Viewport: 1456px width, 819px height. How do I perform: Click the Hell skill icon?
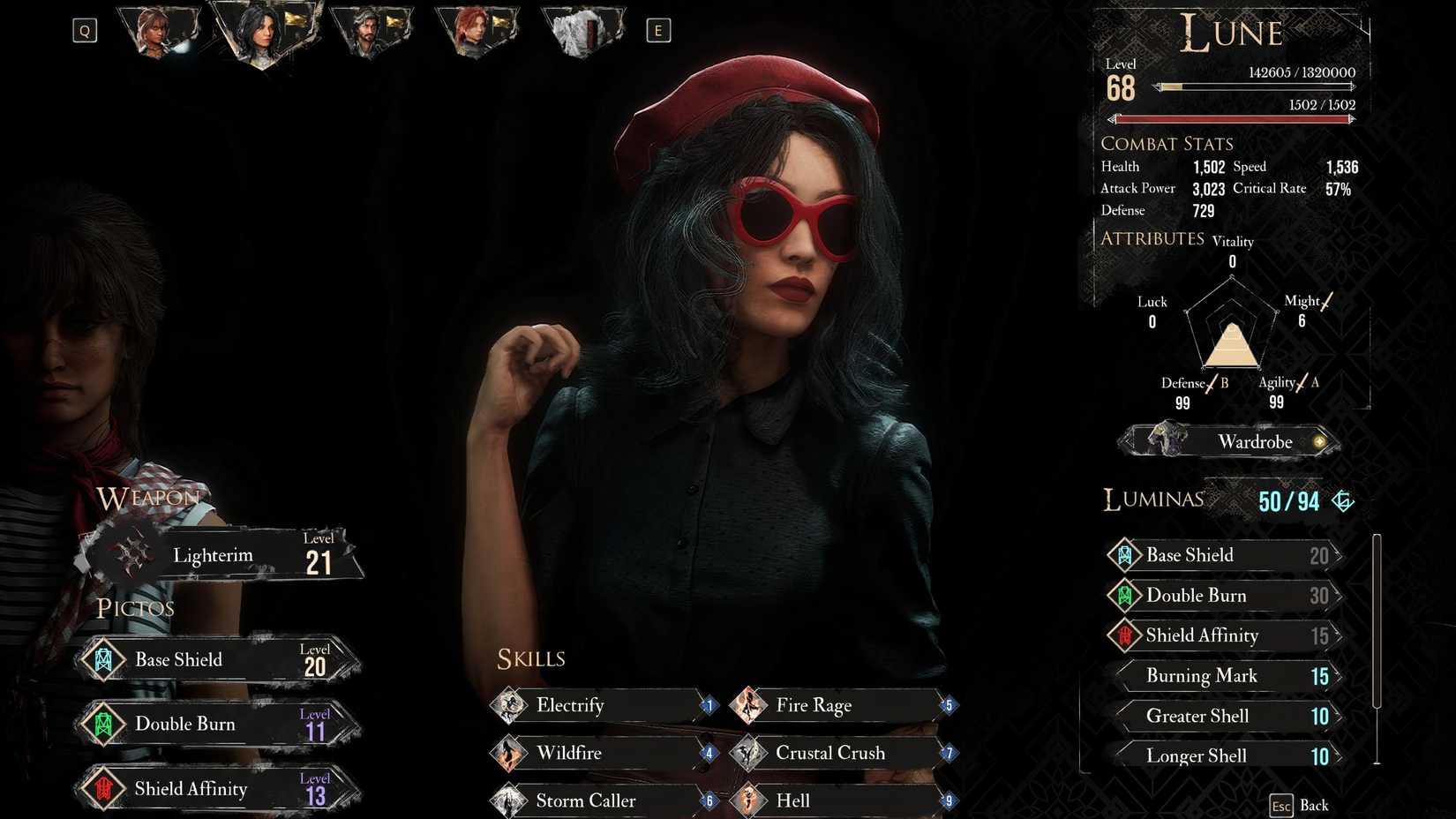coord(748,800)
